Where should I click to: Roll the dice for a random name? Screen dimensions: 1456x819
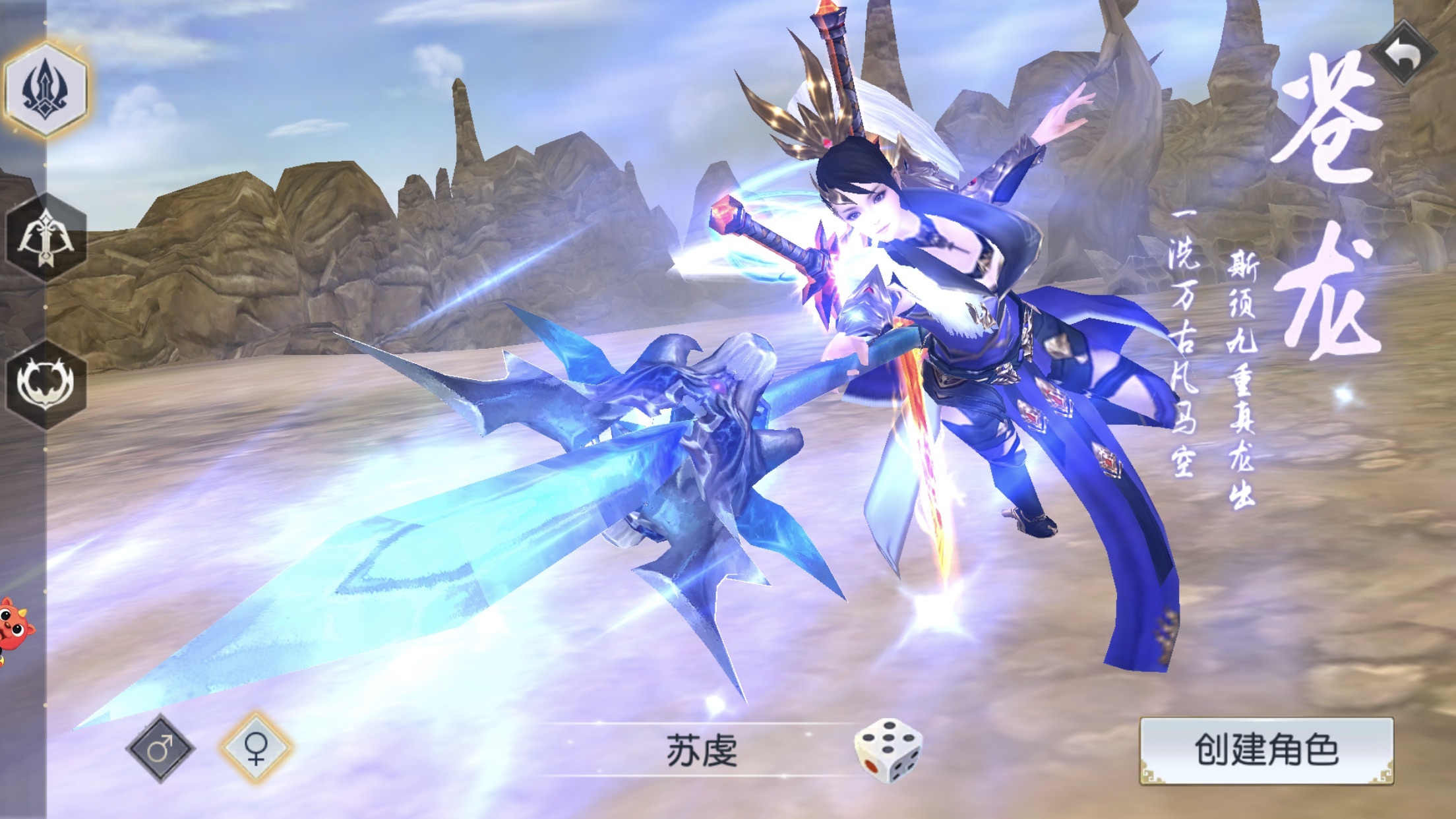pyautogui.click(x=888, y=752)
